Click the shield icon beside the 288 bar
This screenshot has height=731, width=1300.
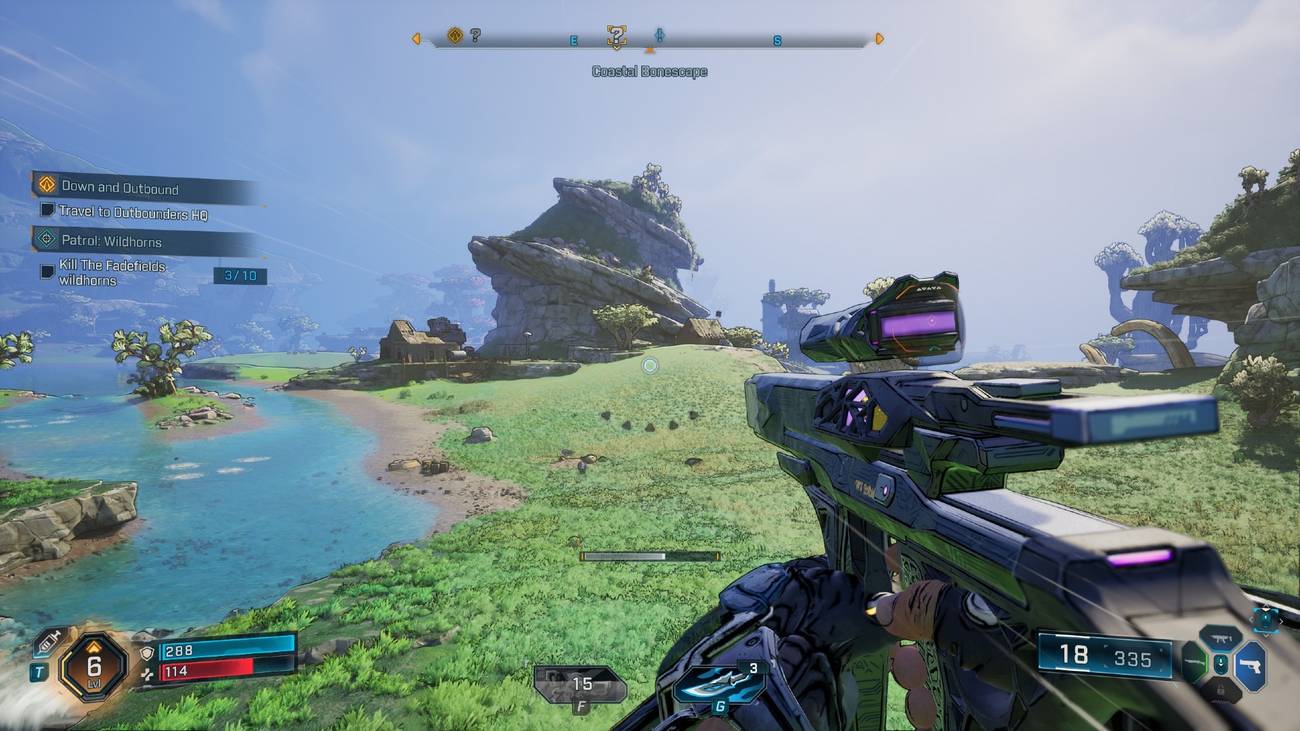pos(147,653)
